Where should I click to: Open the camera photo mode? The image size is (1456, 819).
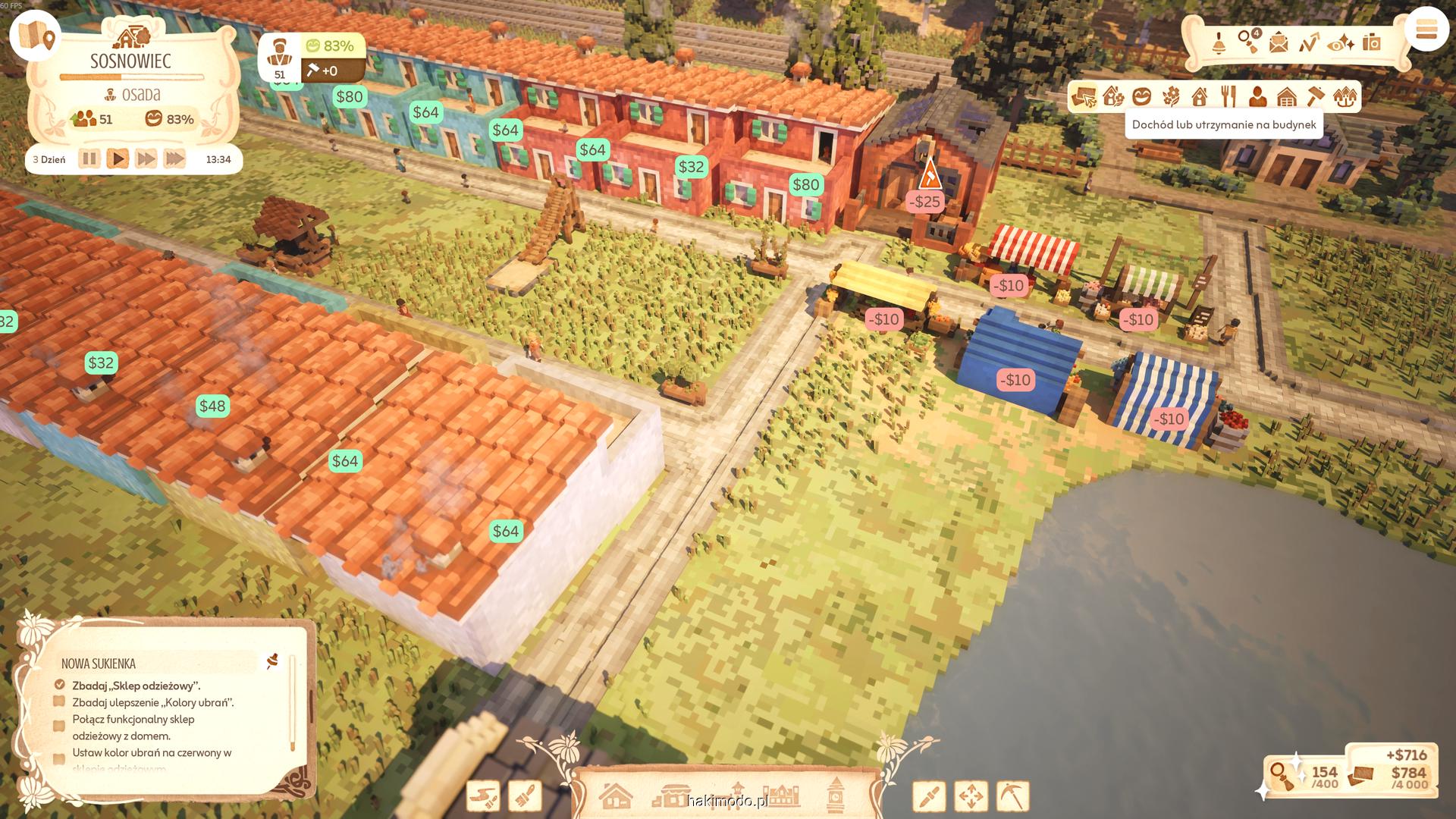click(1372, 42)
